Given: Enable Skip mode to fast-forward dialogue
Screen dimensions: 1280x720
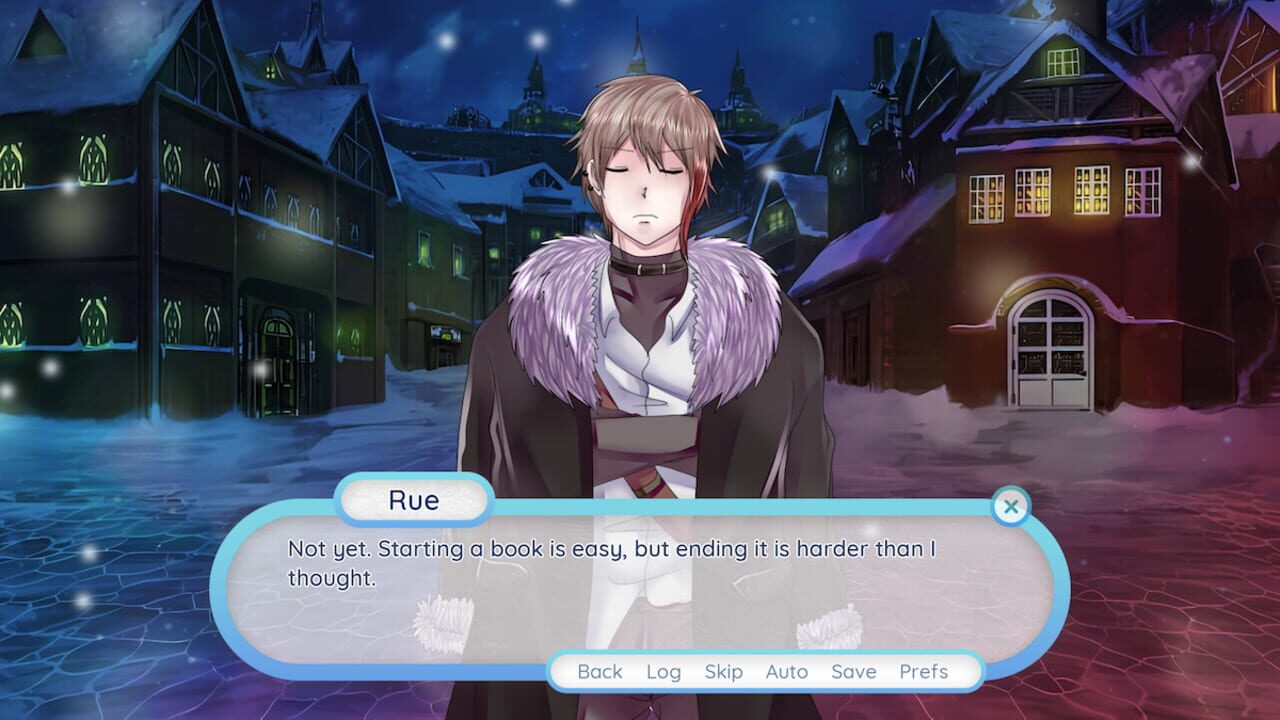Looking at the screenshot, I should [725, 672].
